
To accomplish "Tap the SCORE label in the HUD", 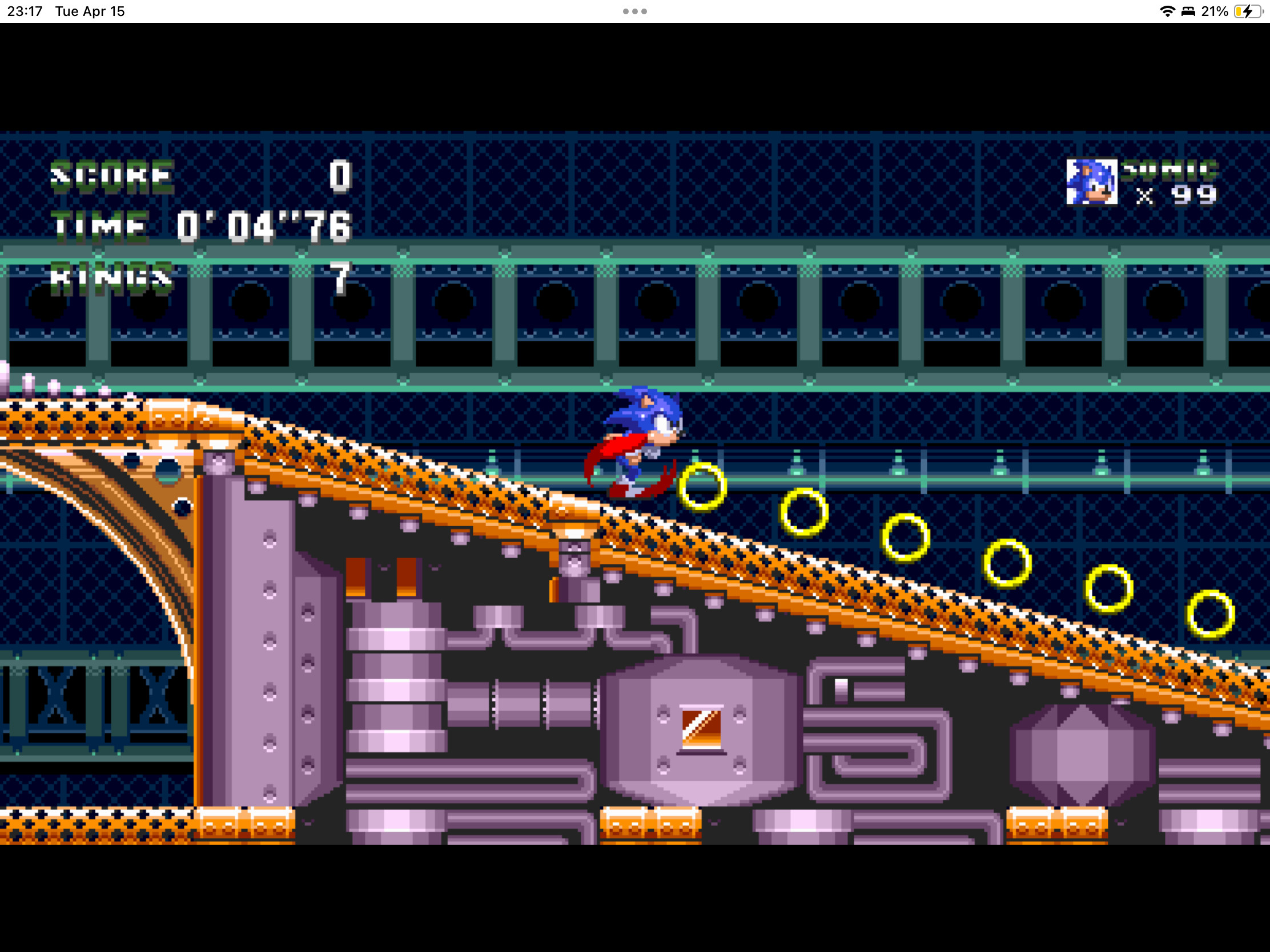I will pyautogui.click(x=112, y=177).
